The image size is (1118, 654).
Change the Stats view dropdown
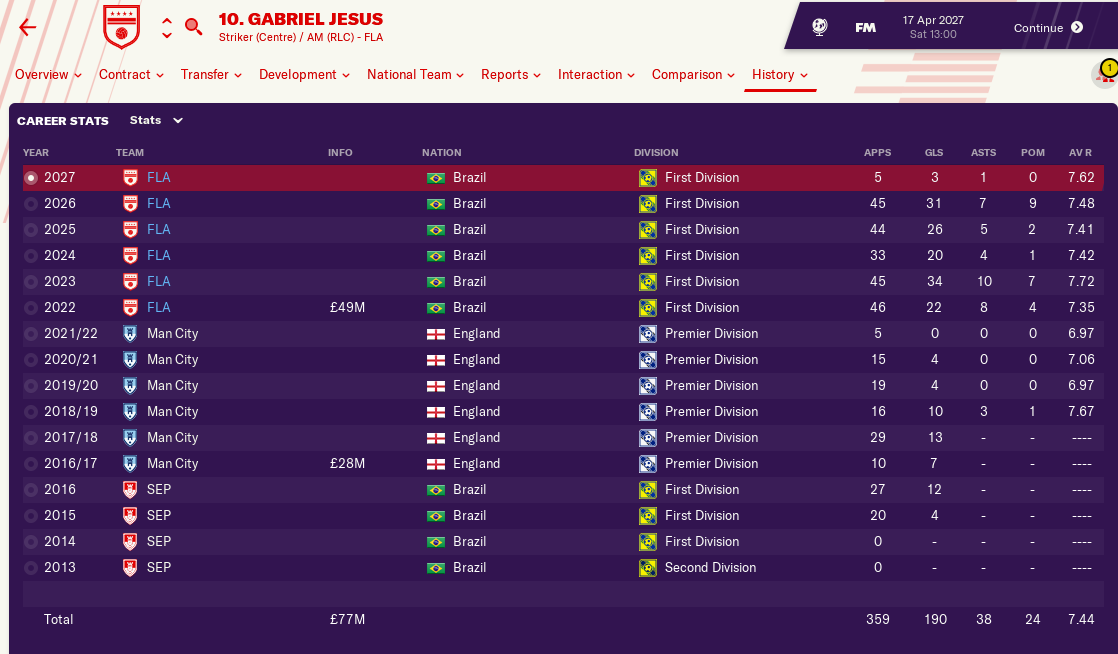[157, 121]
